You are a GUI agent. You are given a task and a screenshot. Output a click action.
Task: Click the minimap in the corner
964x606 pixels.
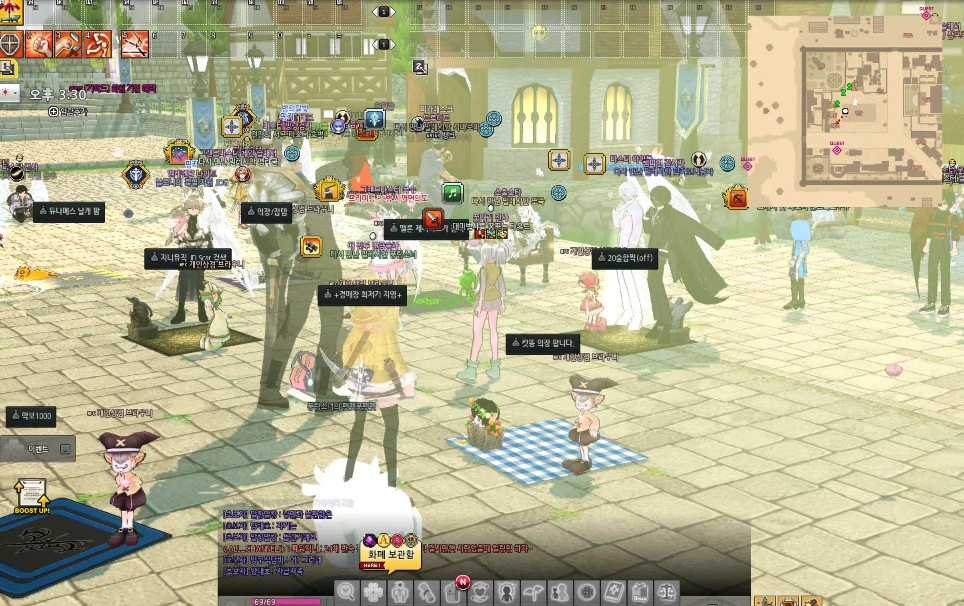pyautogui.click(x=845, y=110)
